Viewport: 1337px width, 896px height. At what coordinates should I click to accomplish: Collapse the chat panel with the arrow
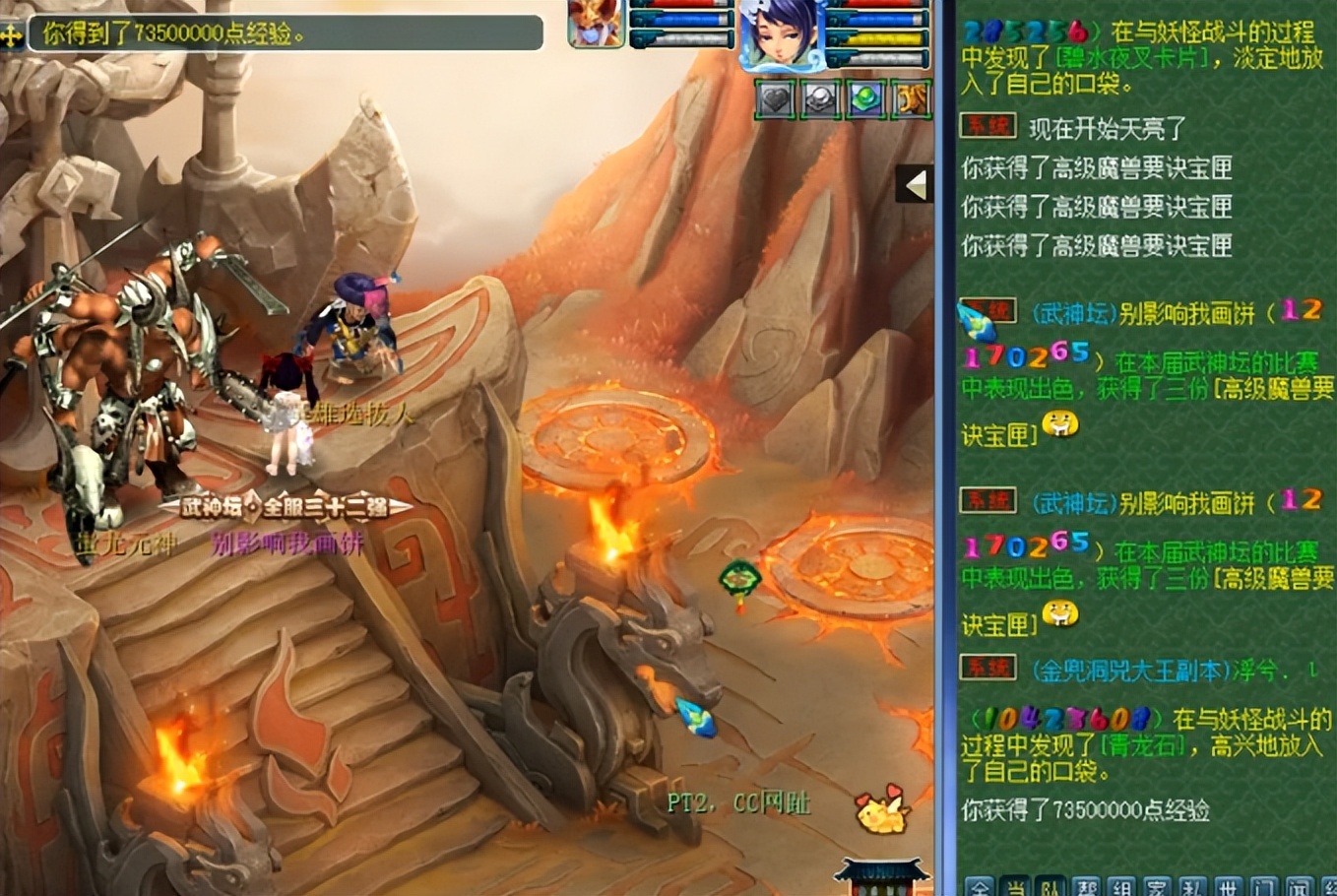coord(916,184)
